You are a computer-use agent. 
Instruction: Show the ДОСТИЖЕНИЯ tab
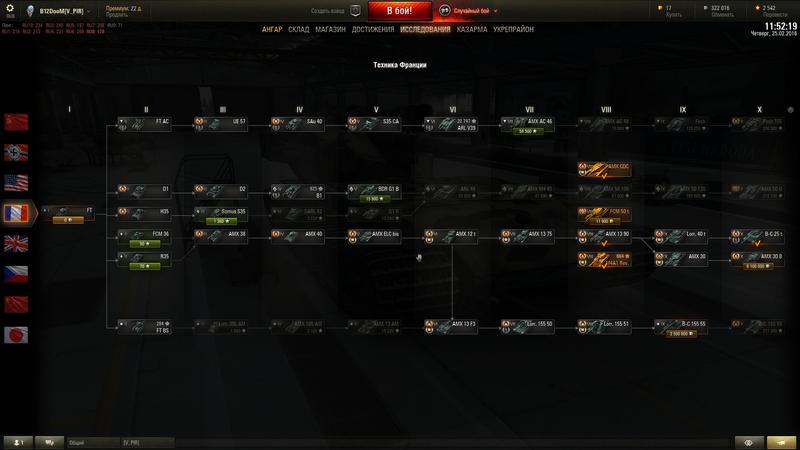pos(371,30)
